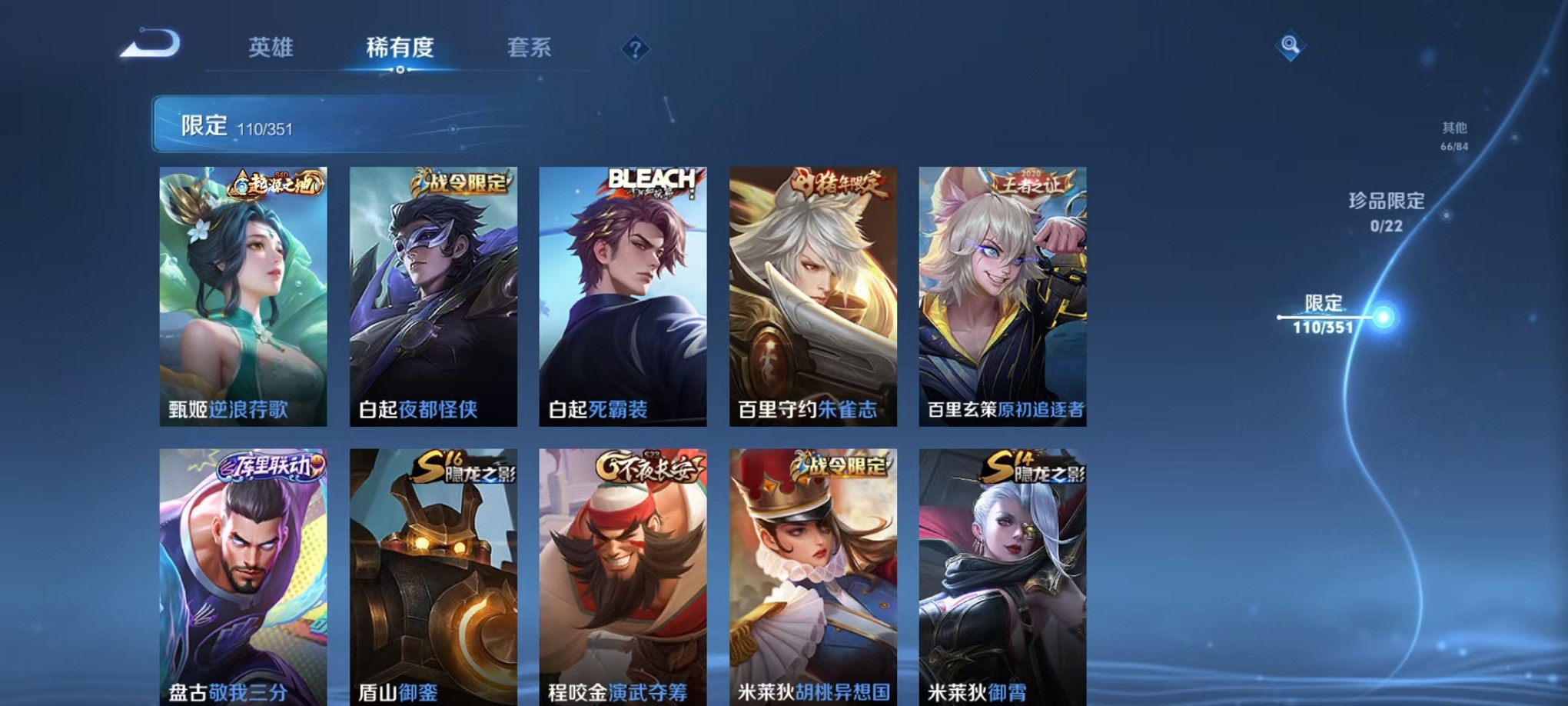
Task: Click the dot indicator under 稀有度 tab
Action: (x=398, y=71)
